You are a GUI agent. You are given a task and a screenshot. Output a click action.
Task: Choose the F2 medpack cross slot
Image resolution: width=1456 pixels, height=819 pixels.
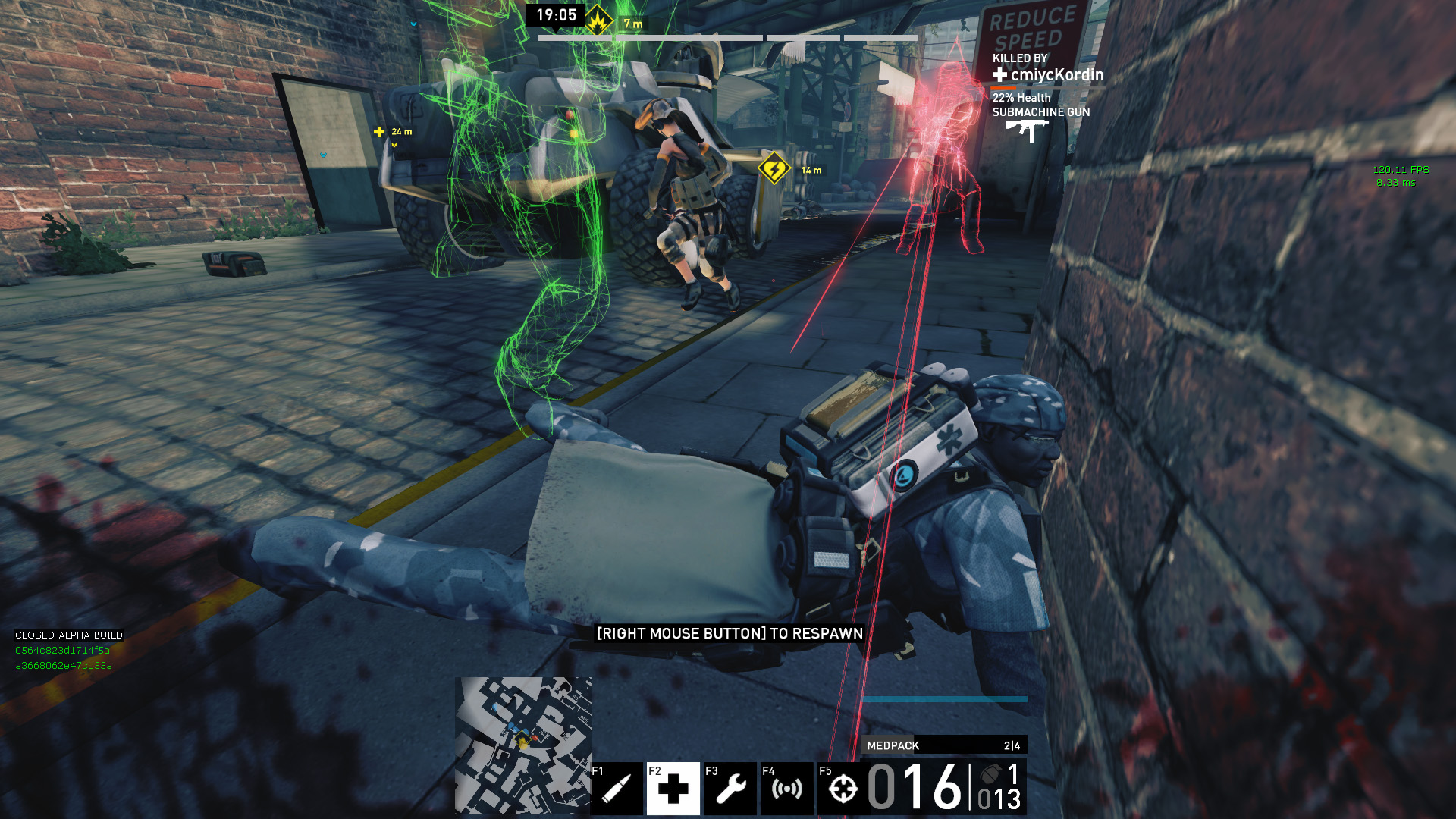(673, 789)
